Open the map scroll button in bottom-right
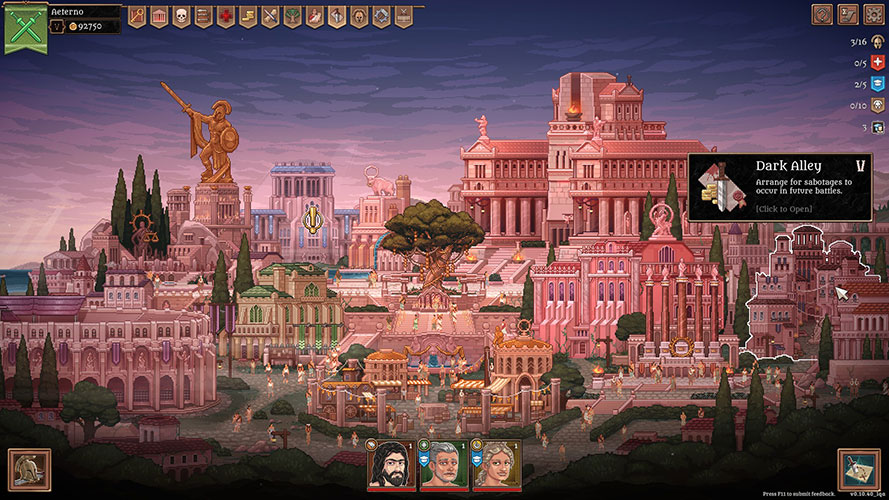The image size is (889, 500). (859, 469)
